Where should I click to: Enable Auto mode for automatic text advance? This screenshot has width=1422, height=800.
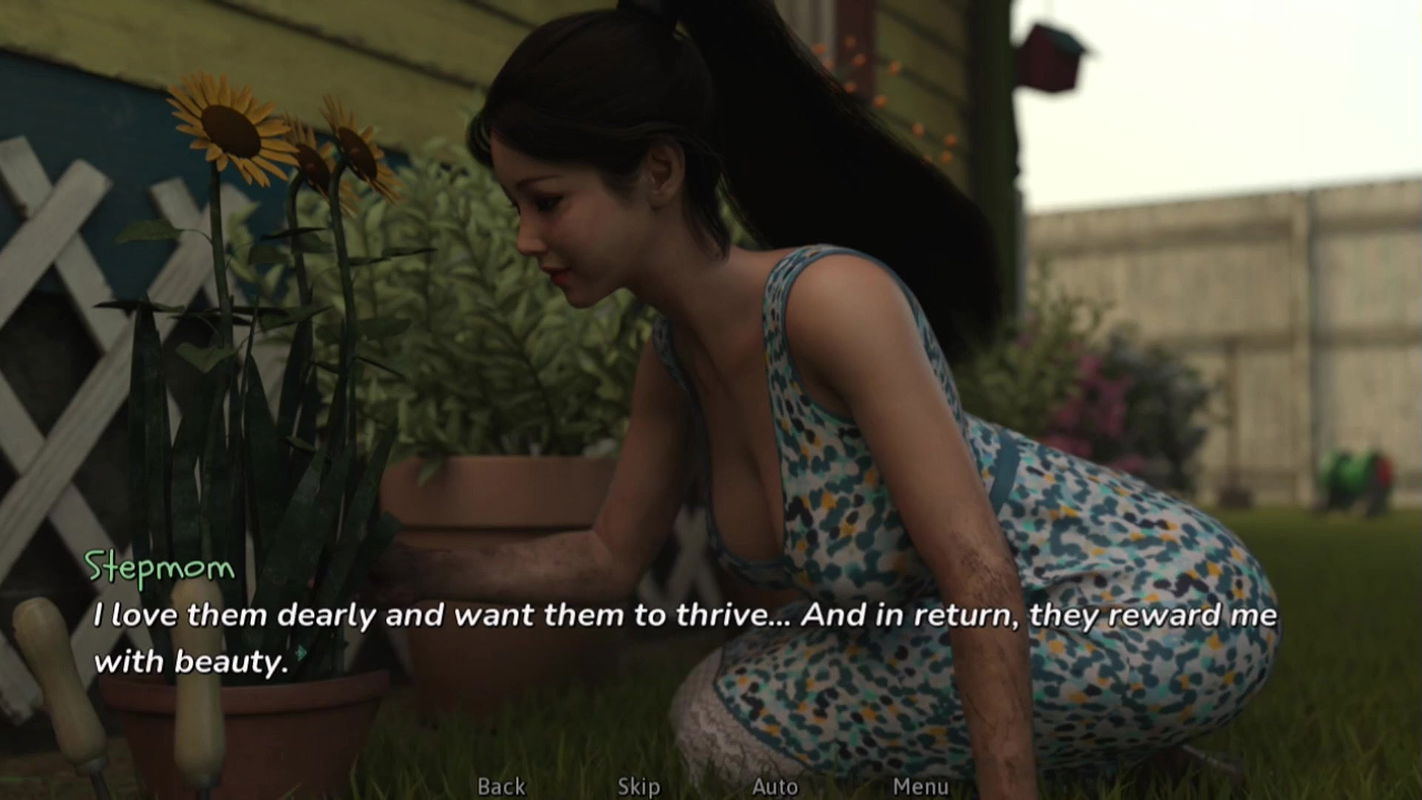[776, 787]
